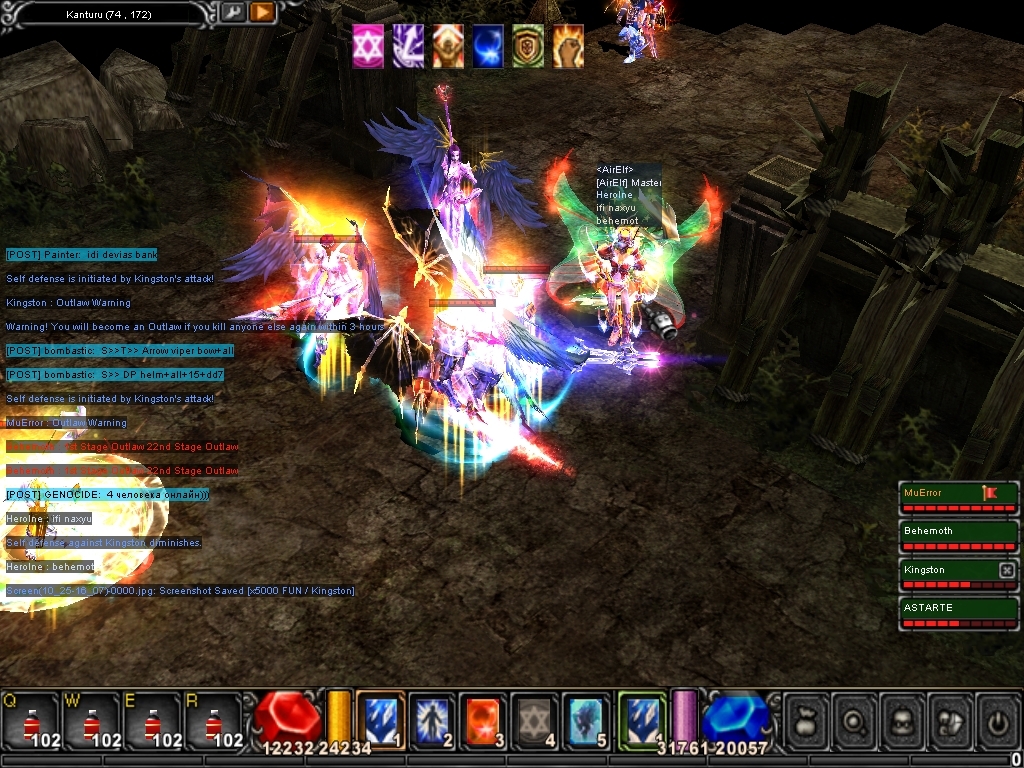
Task: Use the potion in slot Q
Action: pyautogui.click(x=30, y=720)
